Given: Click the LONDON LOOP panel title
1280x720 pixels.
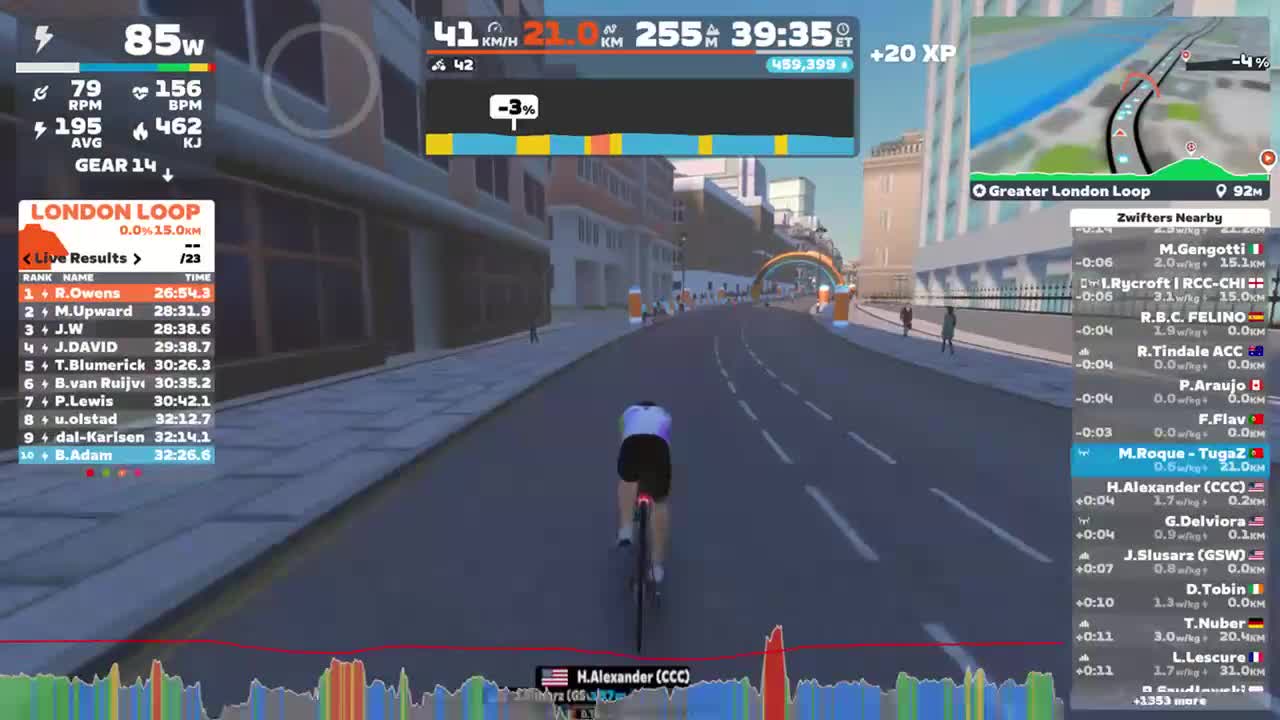Looking at the screenshot, I should pyautogui.click(x=116, y=212).
